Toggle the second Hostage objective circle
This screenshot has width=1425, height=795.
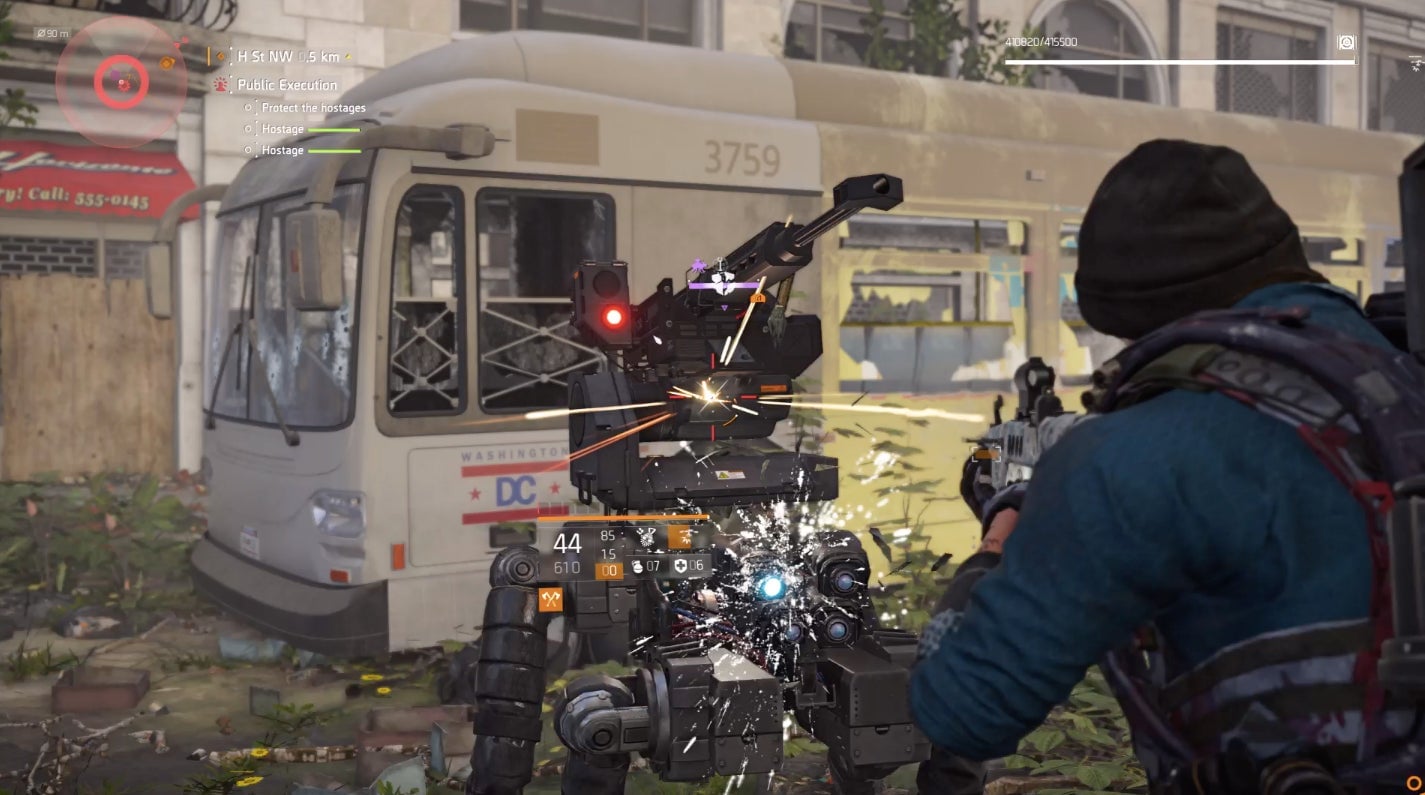[x=248, y=149]
